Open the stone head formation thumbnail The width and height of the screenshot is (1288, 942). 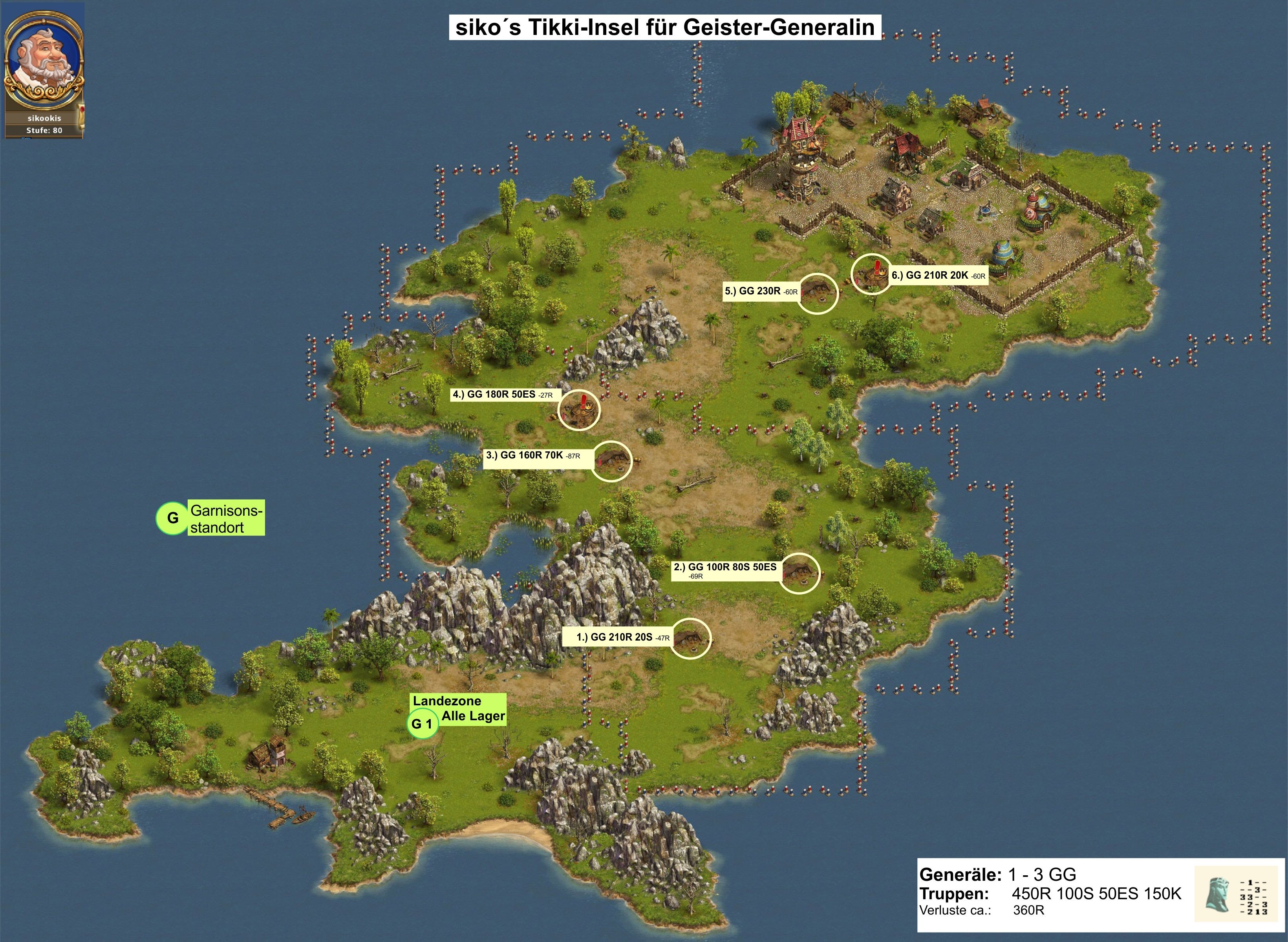click(x=1218, y=894)
